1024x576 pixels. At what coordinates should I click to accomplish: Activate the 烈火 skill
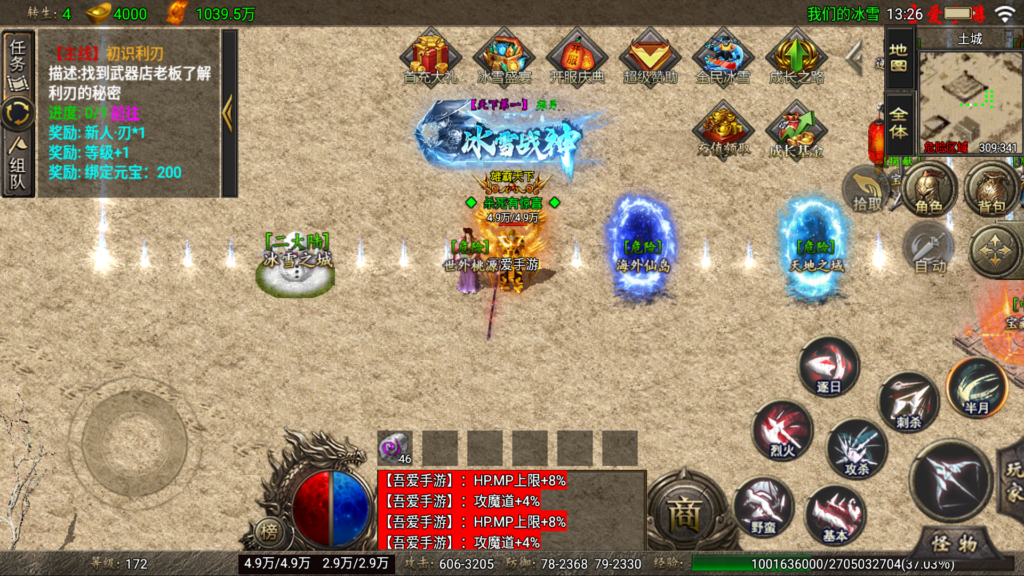(782, 431)
